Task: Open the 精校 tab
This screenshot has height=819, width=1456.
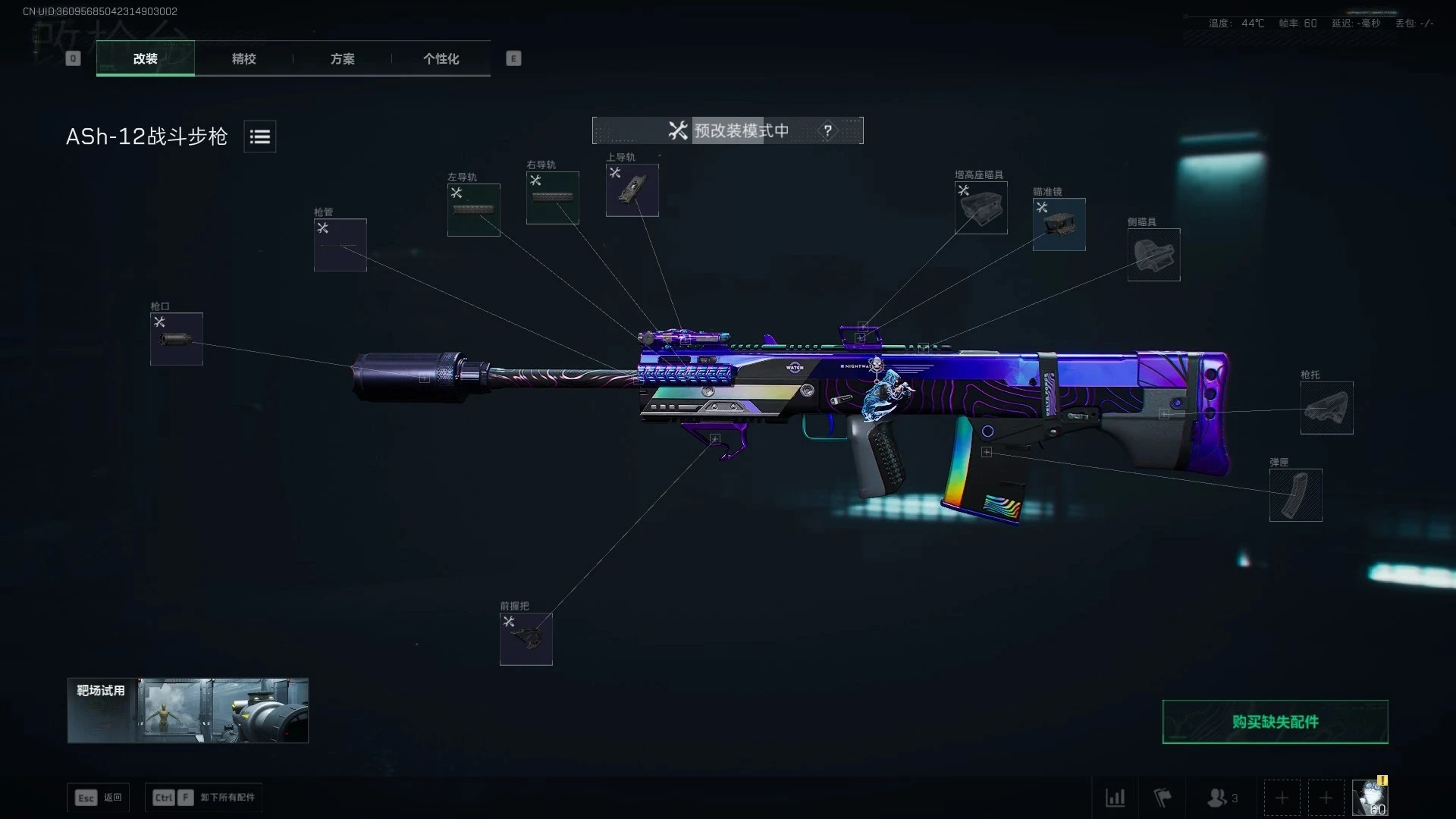Action: pos(243,58)
